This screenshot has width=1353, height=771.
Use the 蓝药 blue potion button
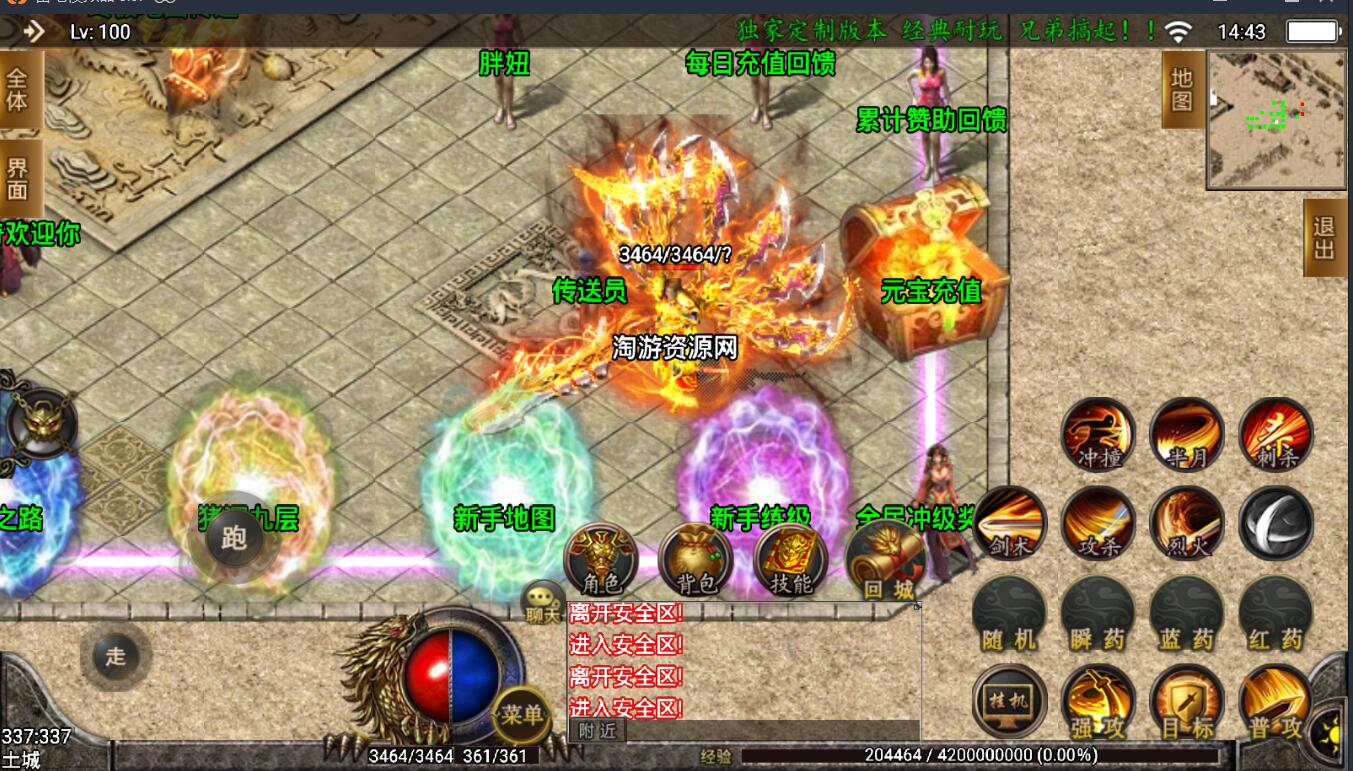click(1187, 613)
